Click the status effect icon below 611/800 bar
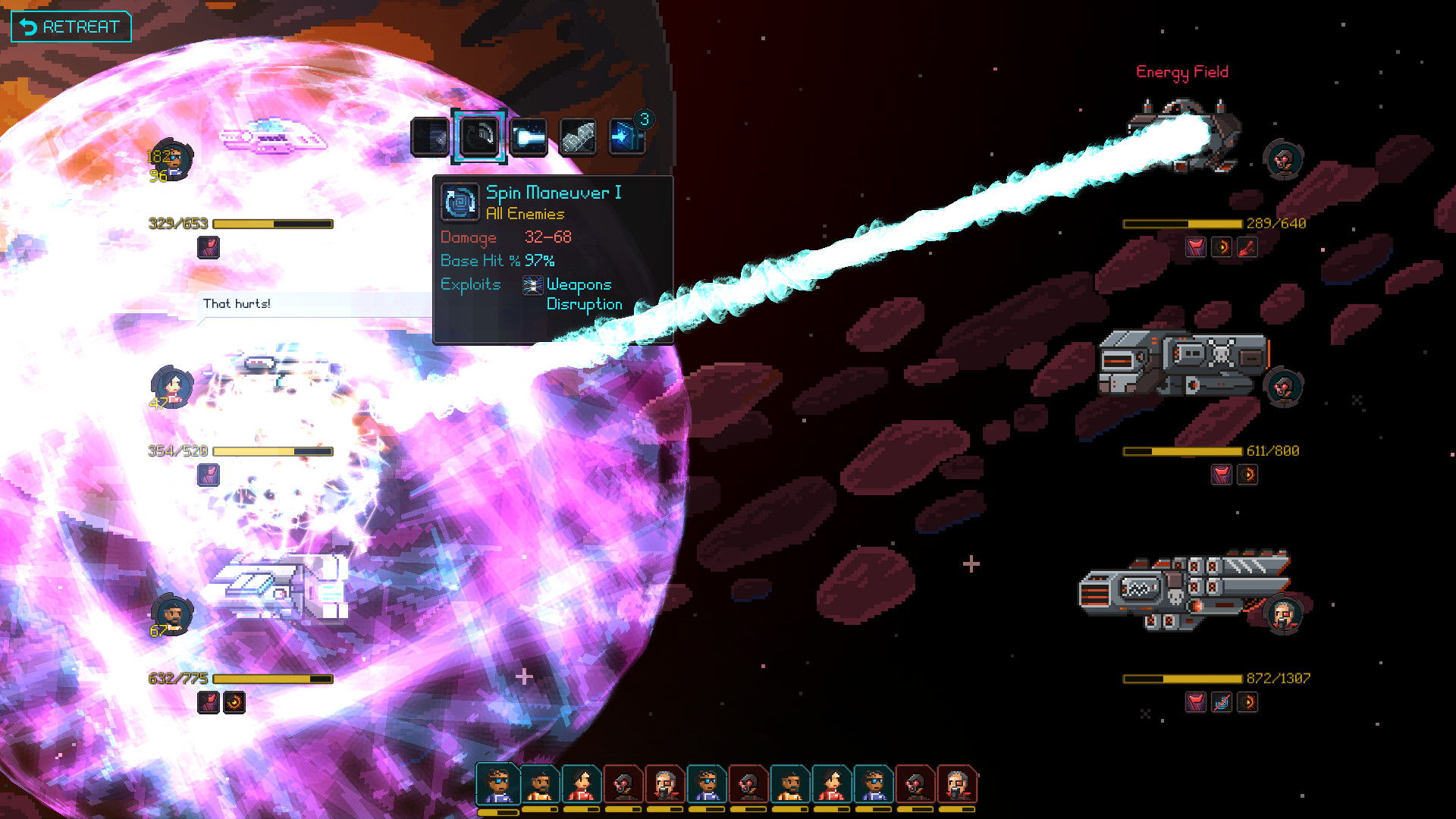Image resolution: width=1456 pixels, height=819 pixels. click(x=1221, y=475)
